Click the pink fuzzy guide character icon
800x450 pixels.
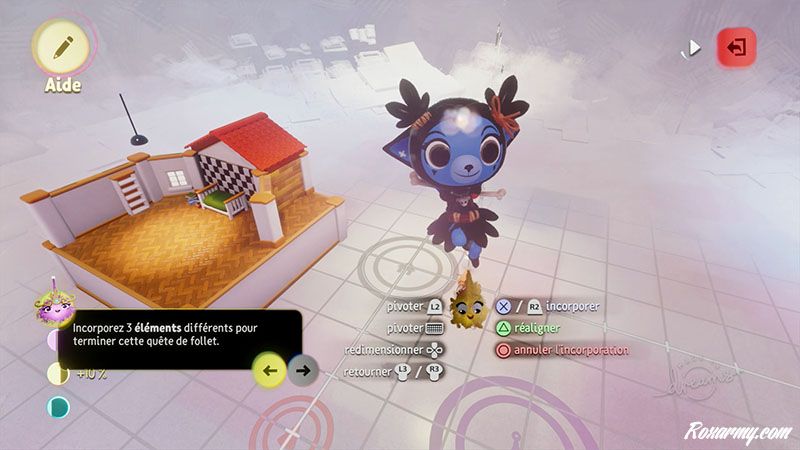pos(50,303)
